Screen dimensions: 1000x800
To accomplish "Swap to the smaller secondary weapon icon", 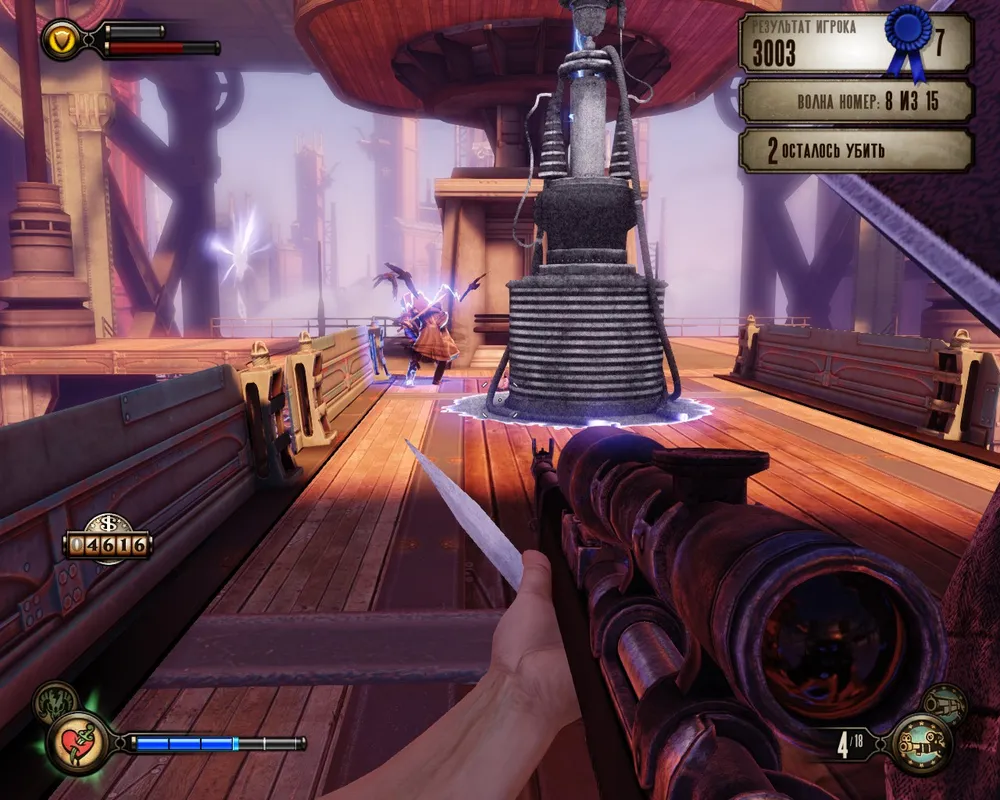I will tap(943, 704).
